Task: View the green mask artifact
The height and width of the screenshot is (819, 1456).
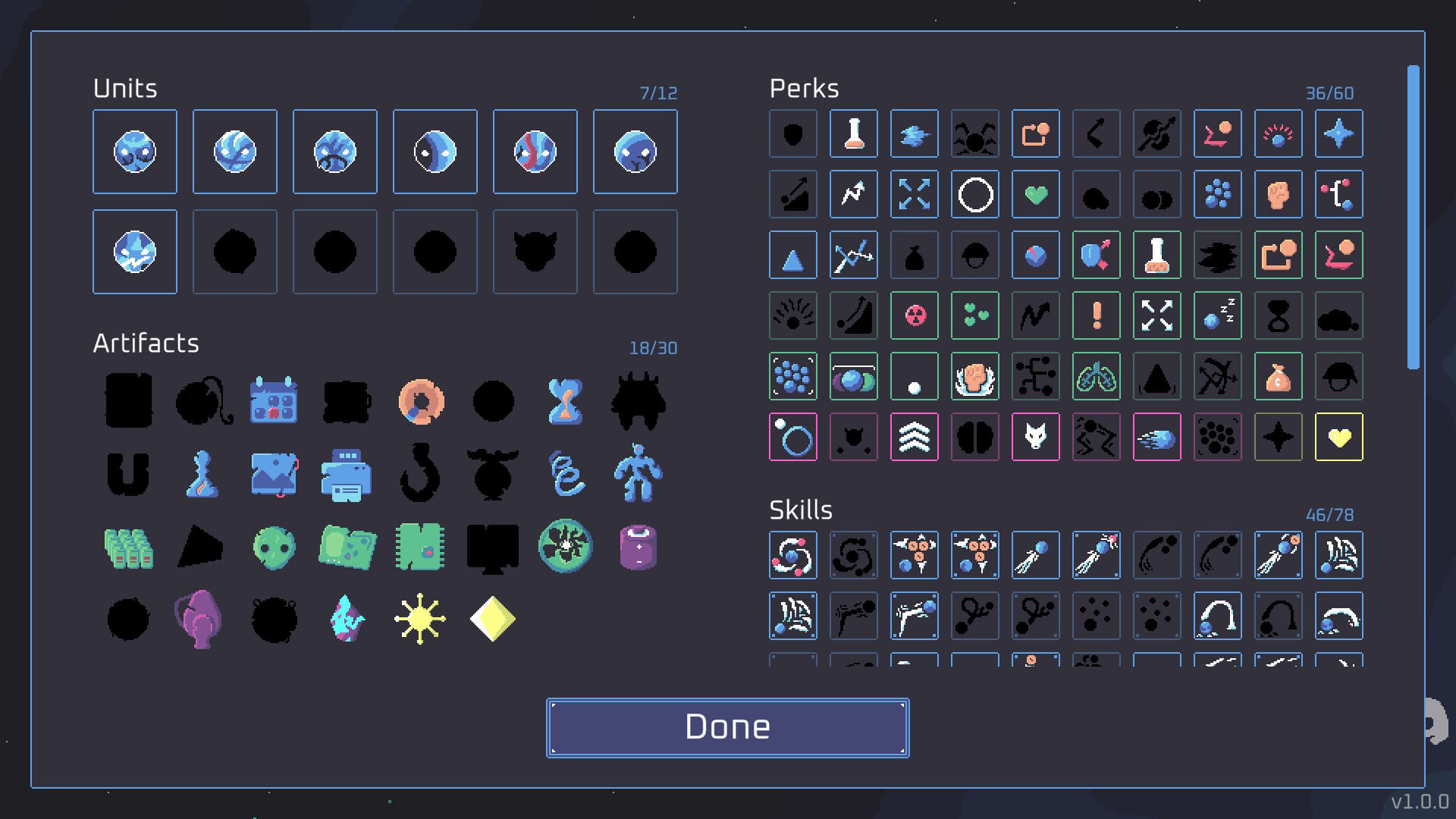Action: coord(275,547)
